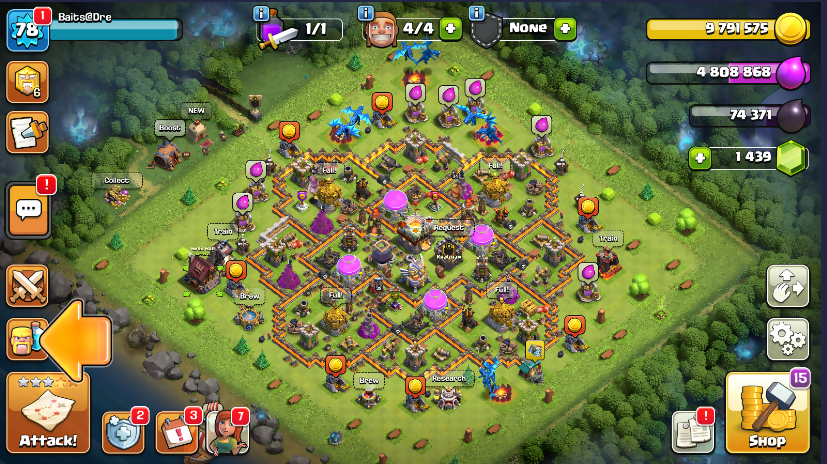The height and width of the screenshot is (464, 827).
Task: Show info for the sword and potion counter
Action: [261, 13]
